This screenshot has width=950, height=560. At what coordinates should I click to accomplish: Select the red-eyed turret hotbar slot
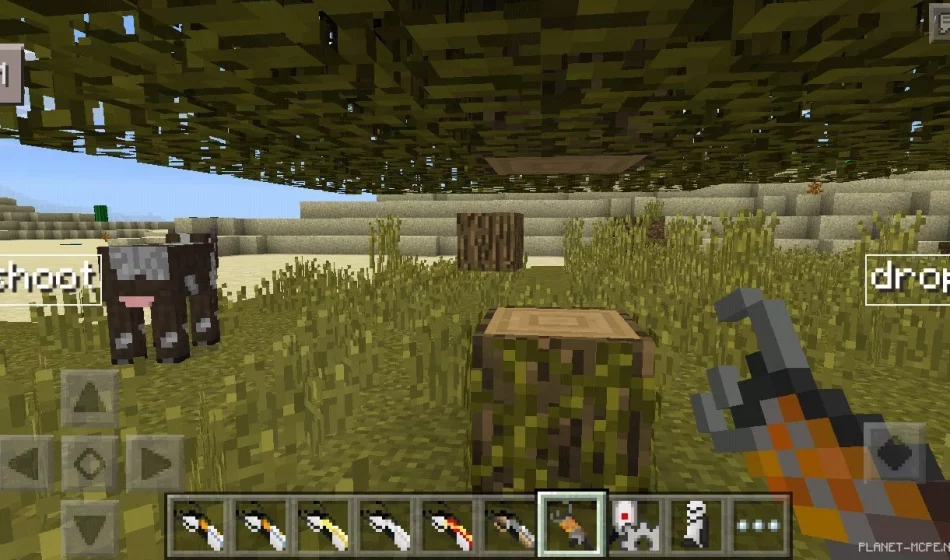point(634,525)
